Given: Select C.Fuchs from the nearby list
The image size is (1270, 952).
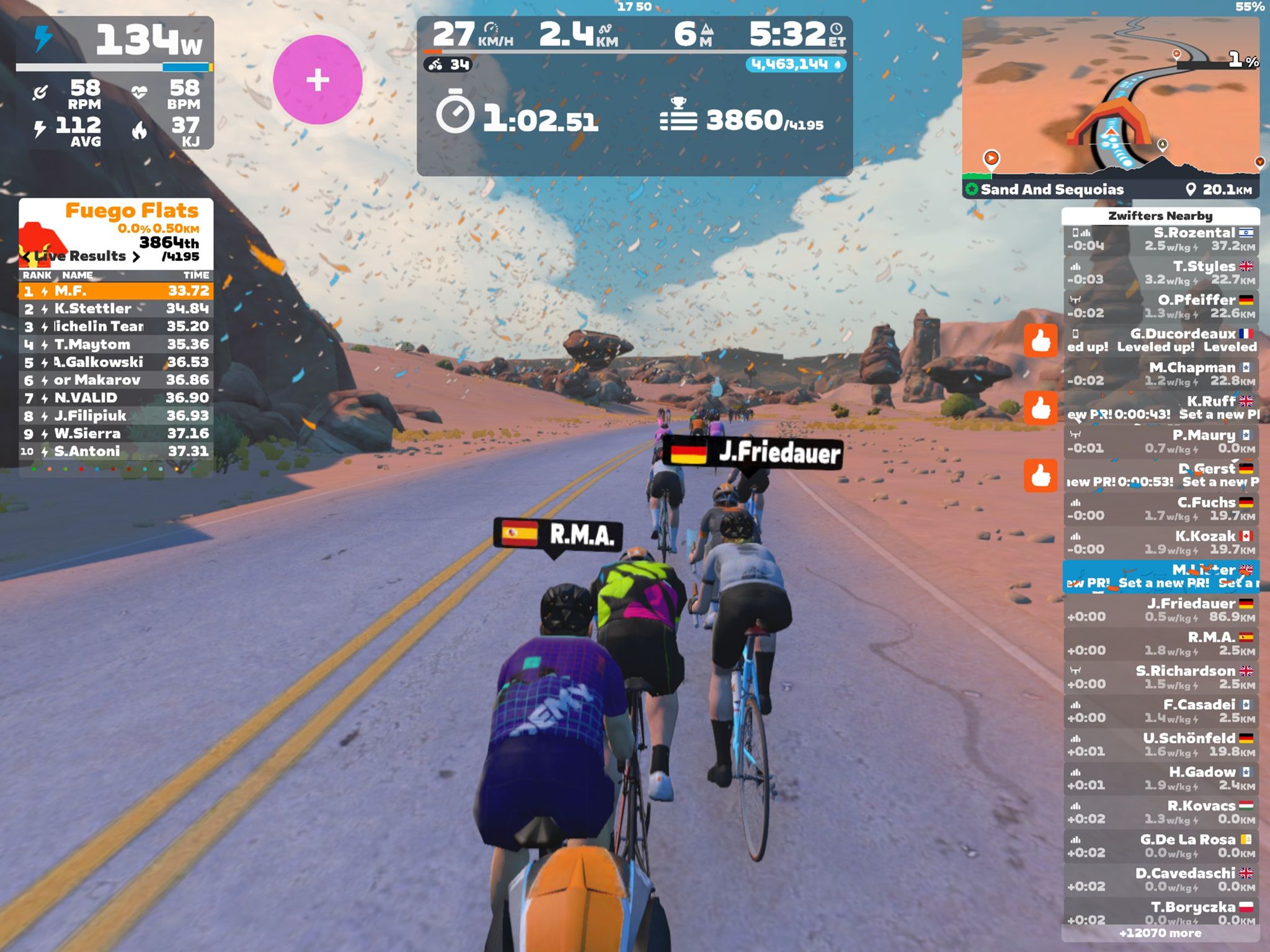Looking at the screenshot, I should 1161,509.
